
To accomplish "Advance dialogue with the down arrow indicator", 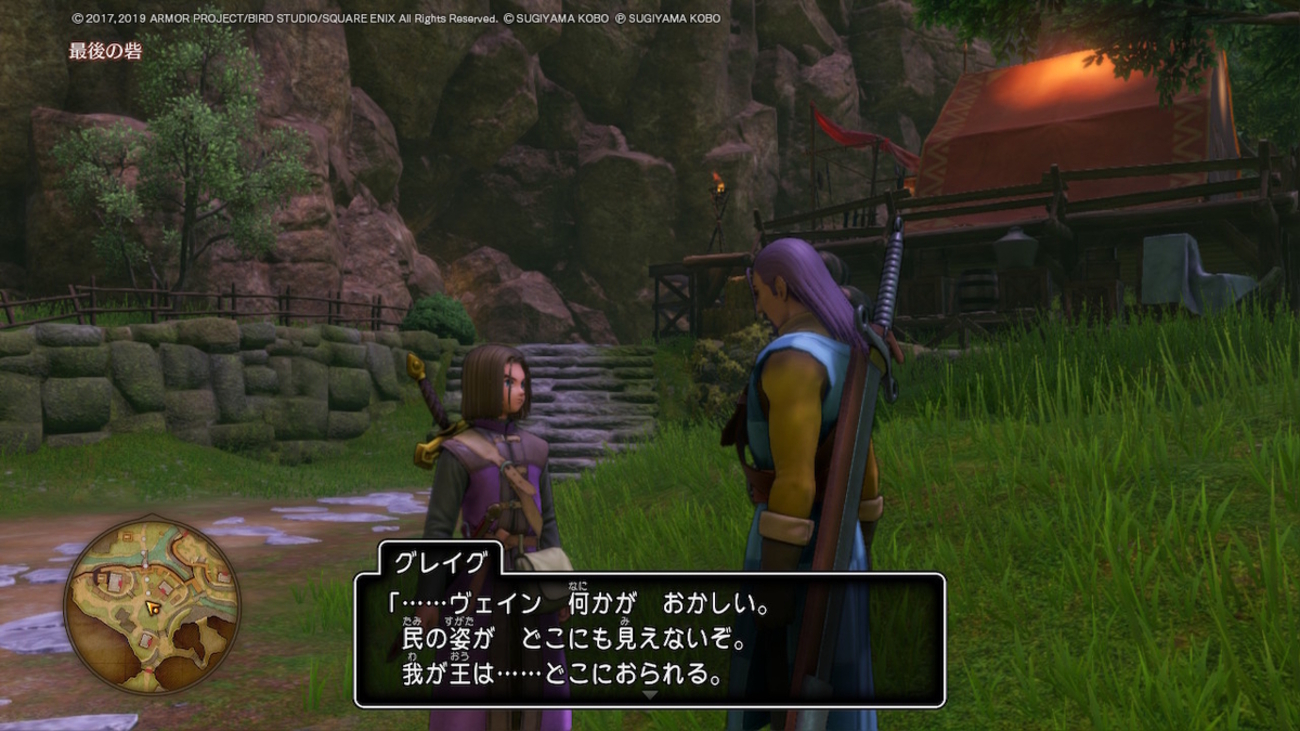I will 650,695.
